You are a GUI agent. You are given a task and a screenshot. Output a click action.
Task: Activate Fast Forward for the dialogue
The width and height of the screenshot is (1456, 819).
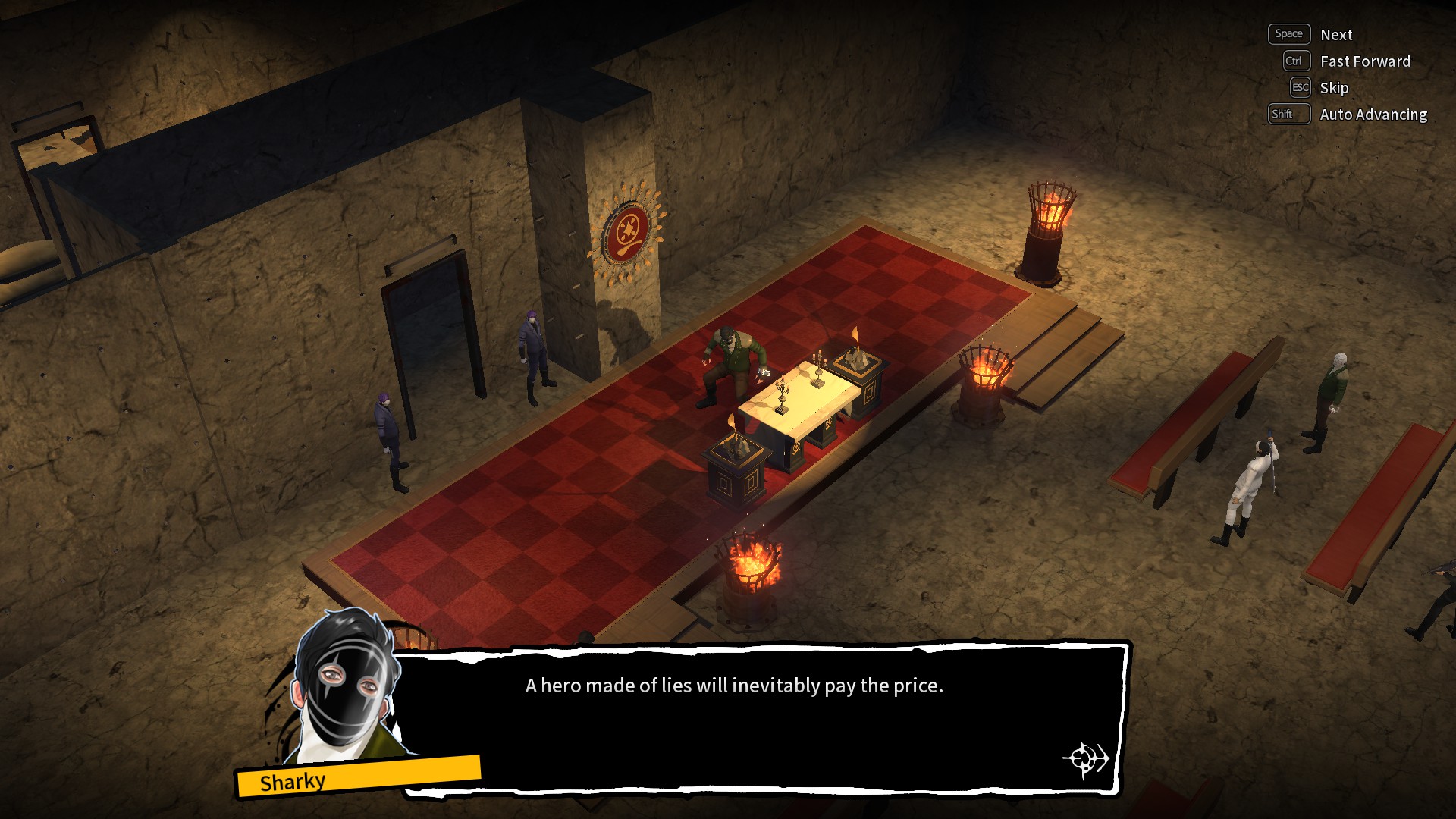[1364, 61]
